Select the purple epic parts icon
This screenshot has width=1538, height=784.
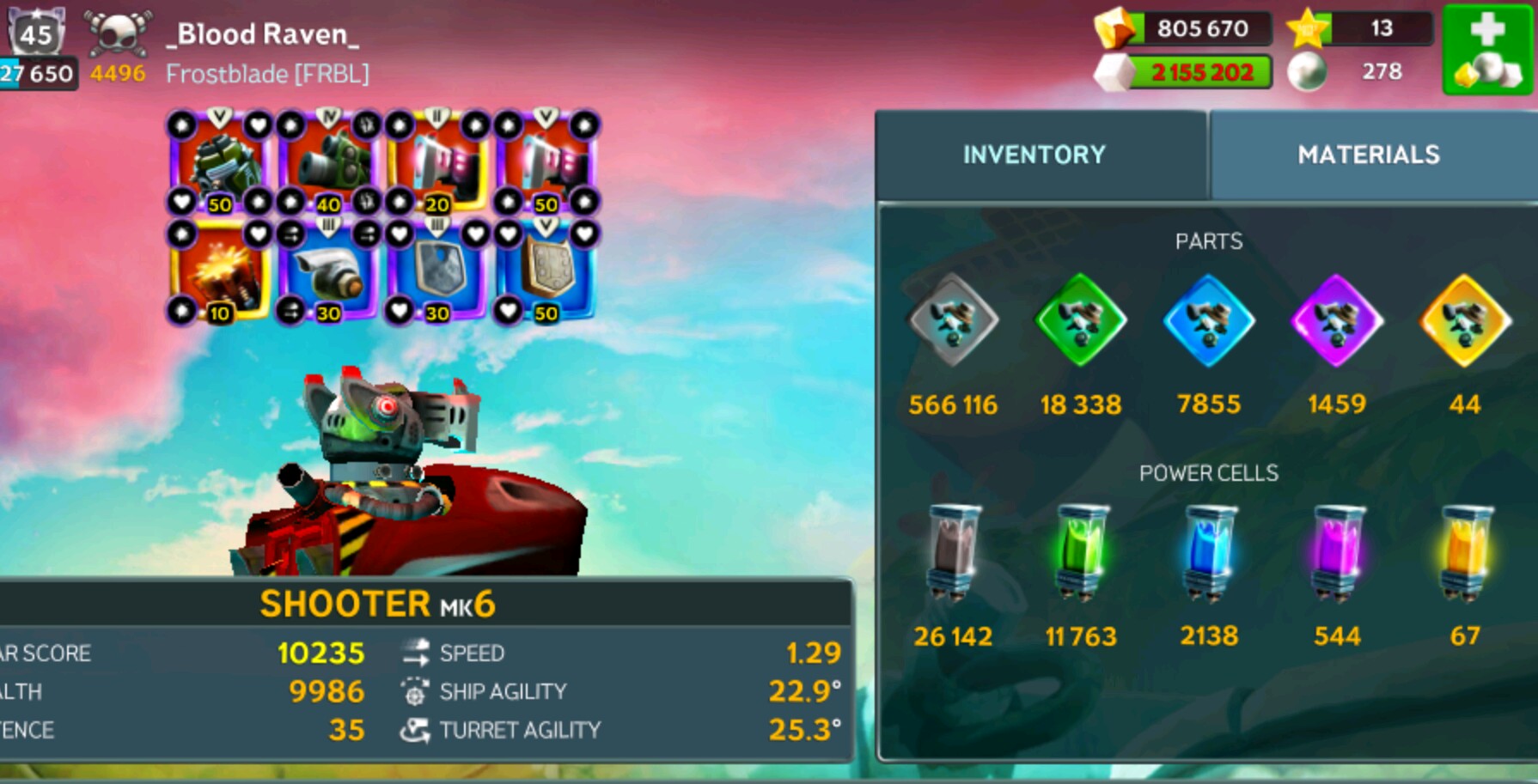1336,321
